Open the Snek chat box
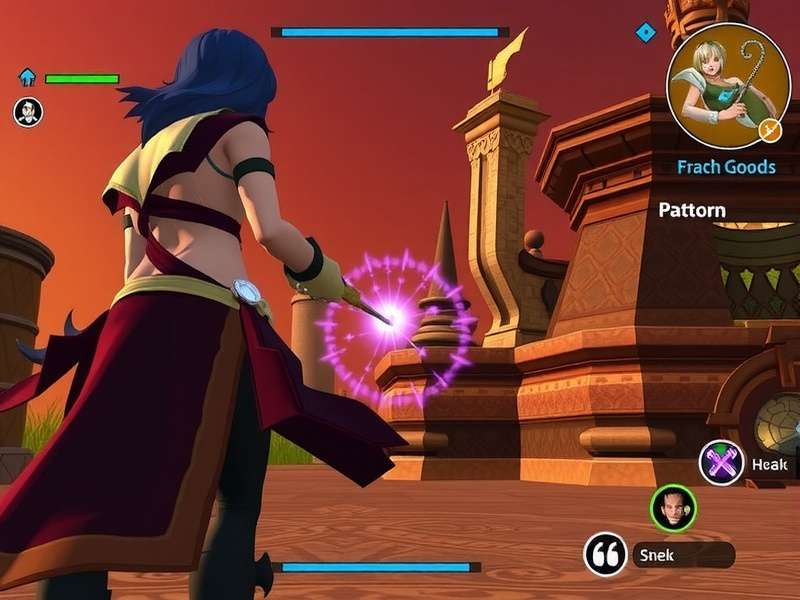The height and width of the screenshot is (600, 800). point(683,555)
